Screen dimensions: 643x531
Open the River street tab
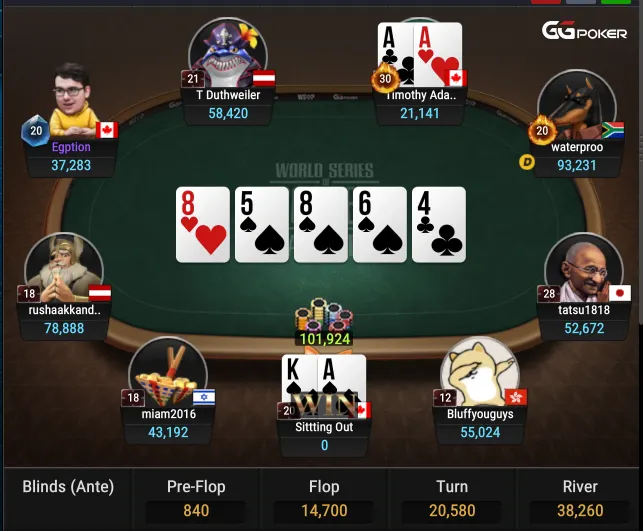[x=580, y=498]
